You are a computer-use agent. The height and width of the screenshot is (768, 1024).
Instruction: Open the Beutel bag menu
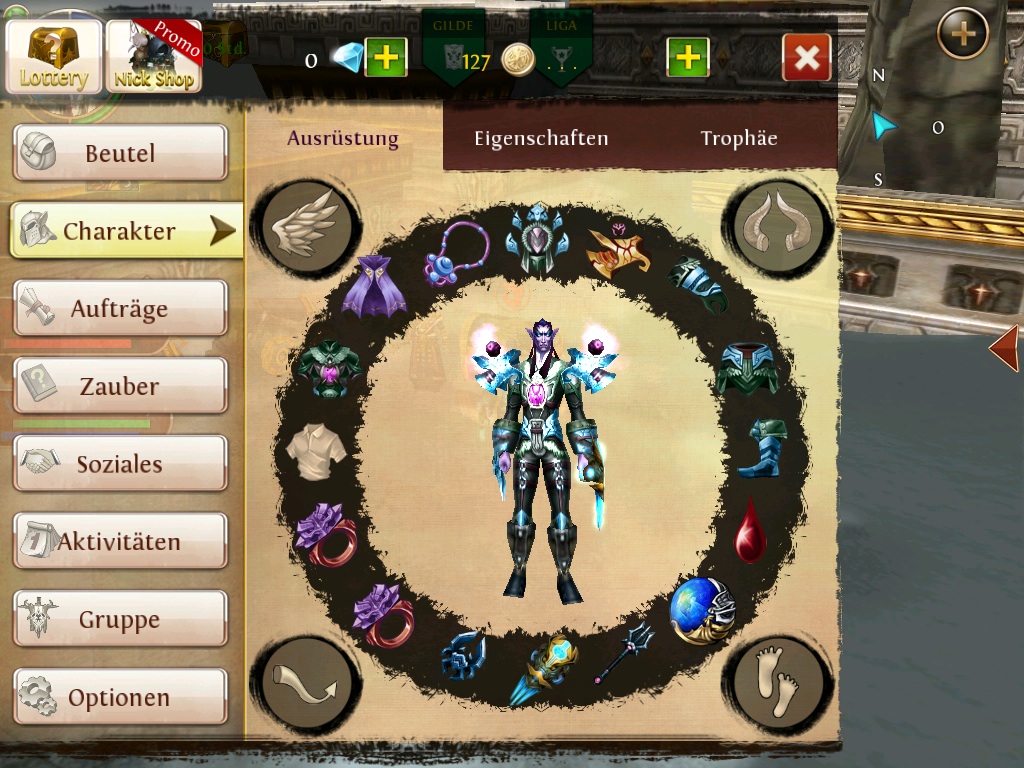(120, 153)
